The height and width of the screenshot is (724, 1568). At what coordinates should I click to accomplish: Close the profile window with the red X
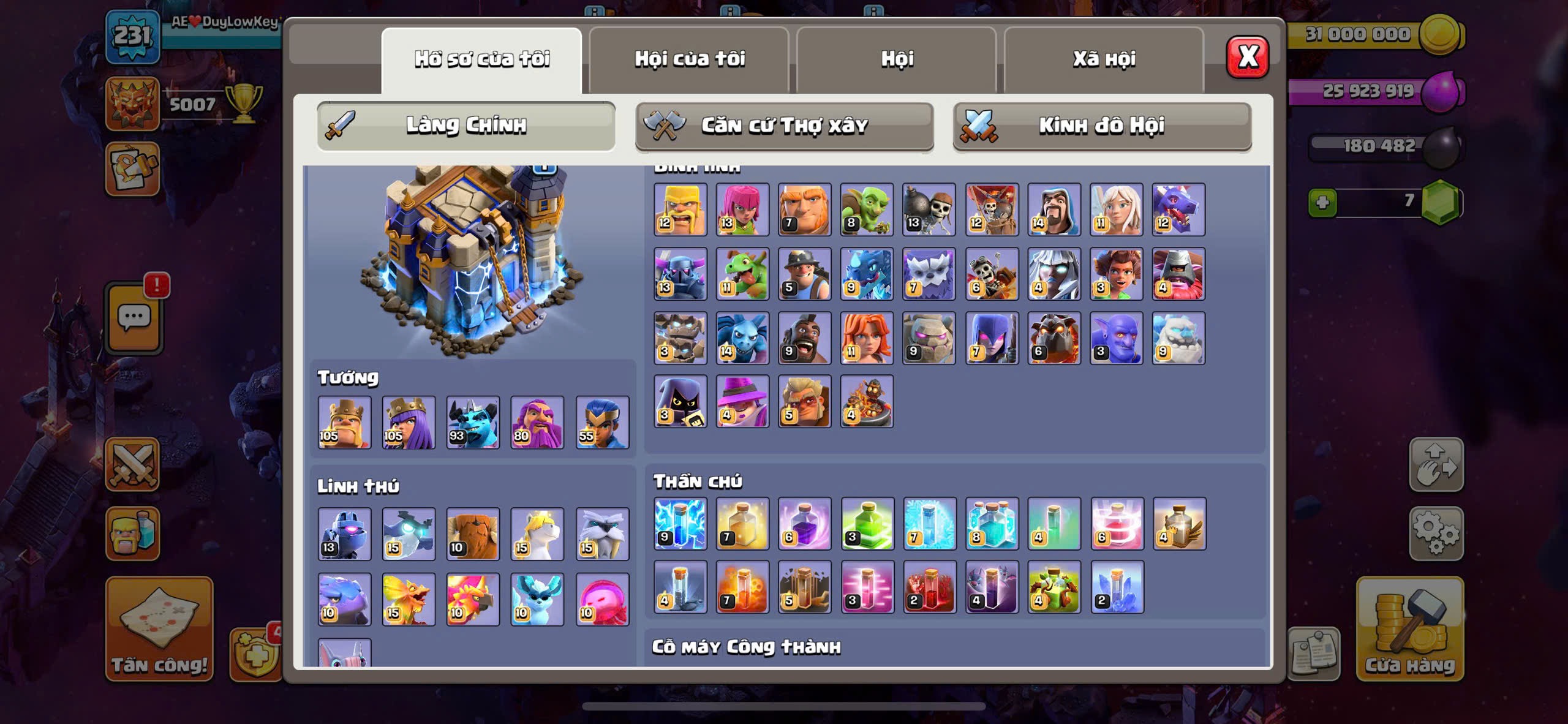[x=1247, y=58]
